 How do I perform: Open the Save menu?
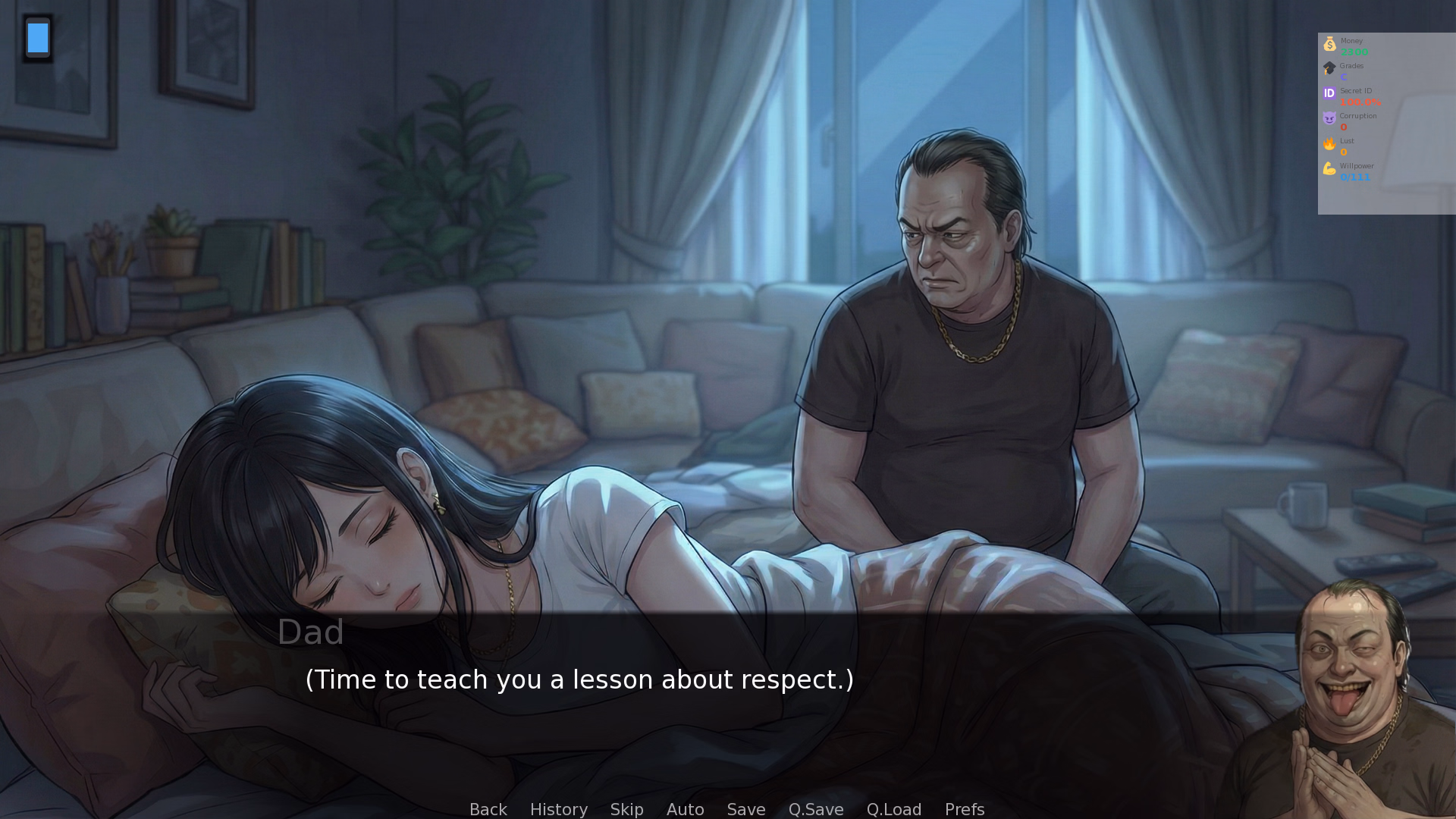pyautogui.click(x=745, y=809)
